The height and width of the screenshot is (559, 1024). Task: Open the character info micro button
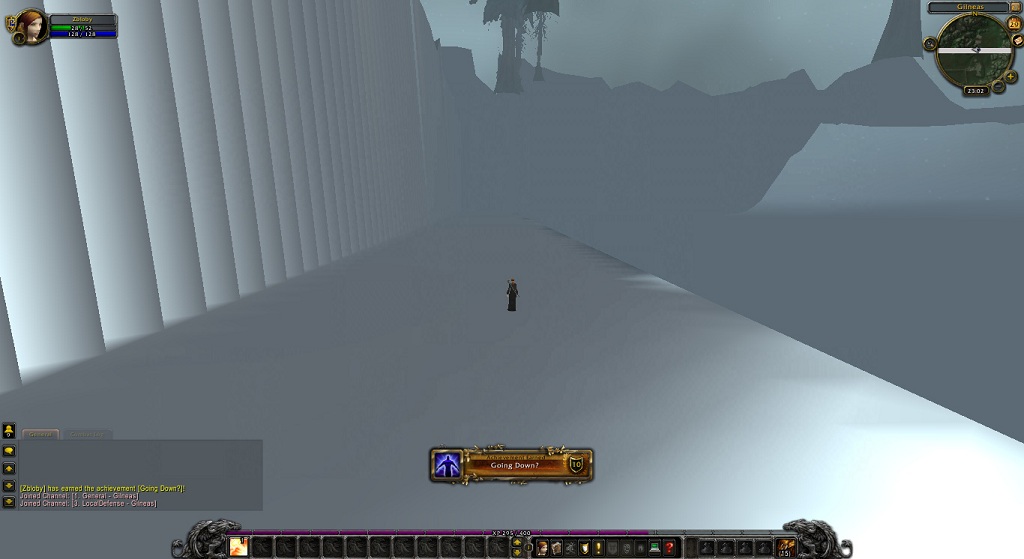541,547
